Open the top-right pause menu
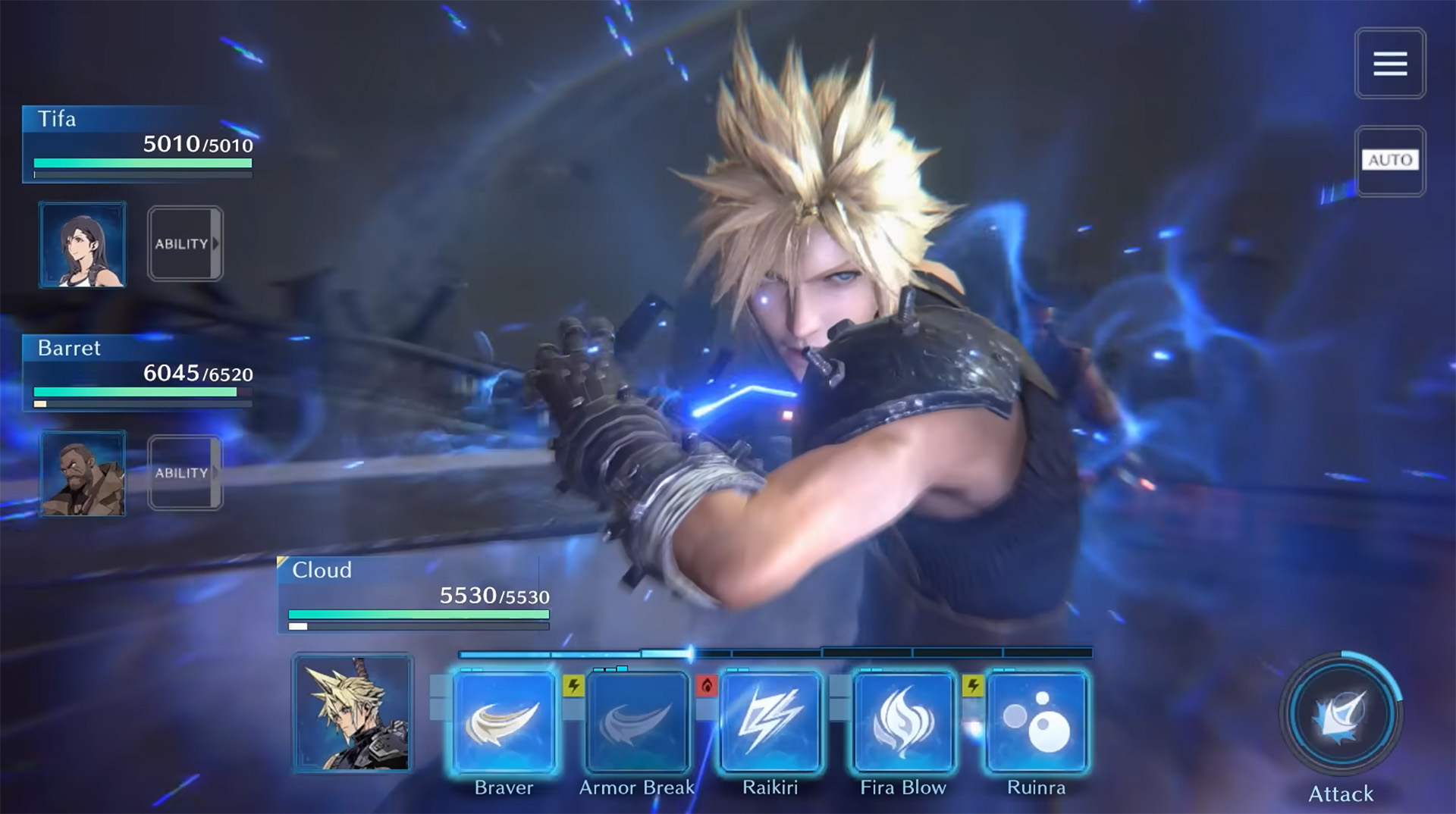The height and width of the screenshot is (814, 1456). [x=1390, y=63]
